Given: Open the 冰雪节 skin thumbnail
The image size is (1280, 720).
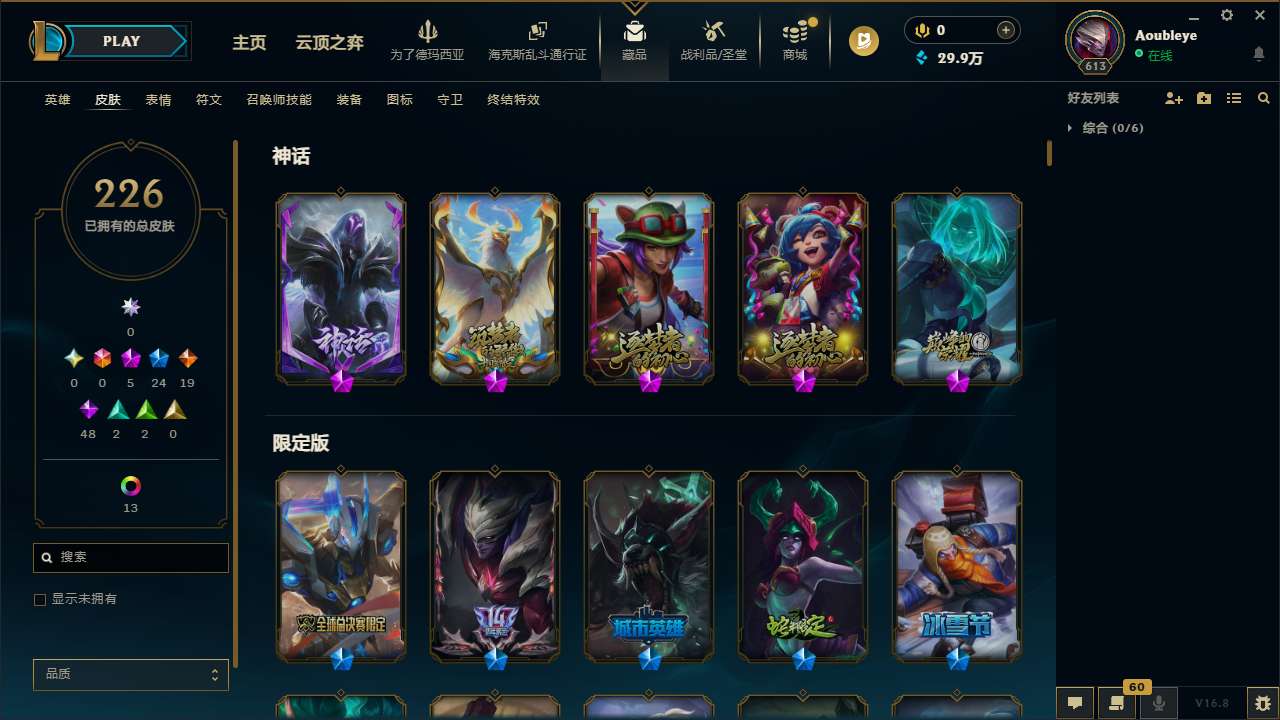Looking at the screenshot, I should click(956, 567).
